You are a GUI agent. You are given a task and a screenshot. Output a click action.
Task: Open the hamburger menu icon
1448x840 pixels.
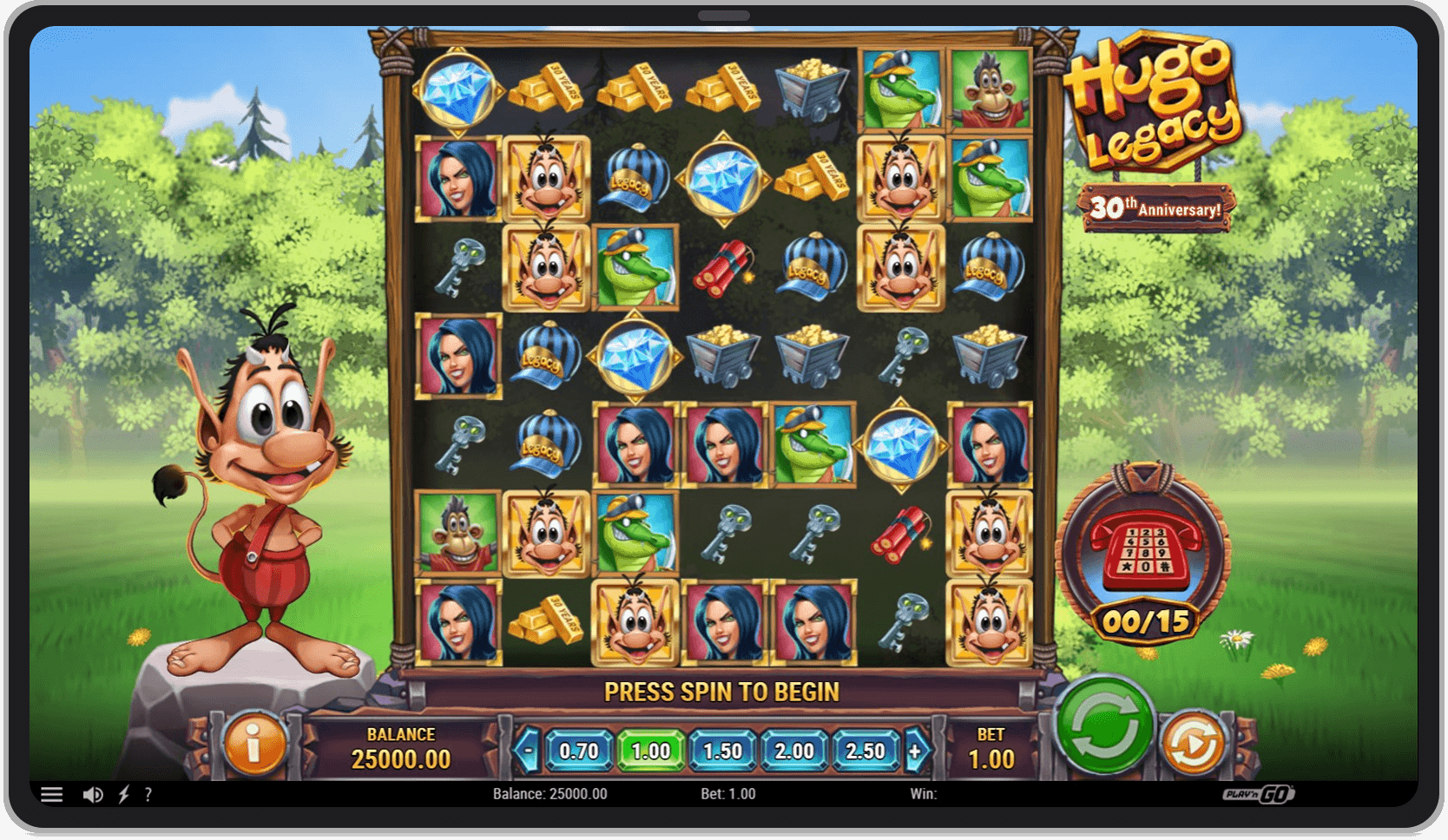[x=52, y=794]
